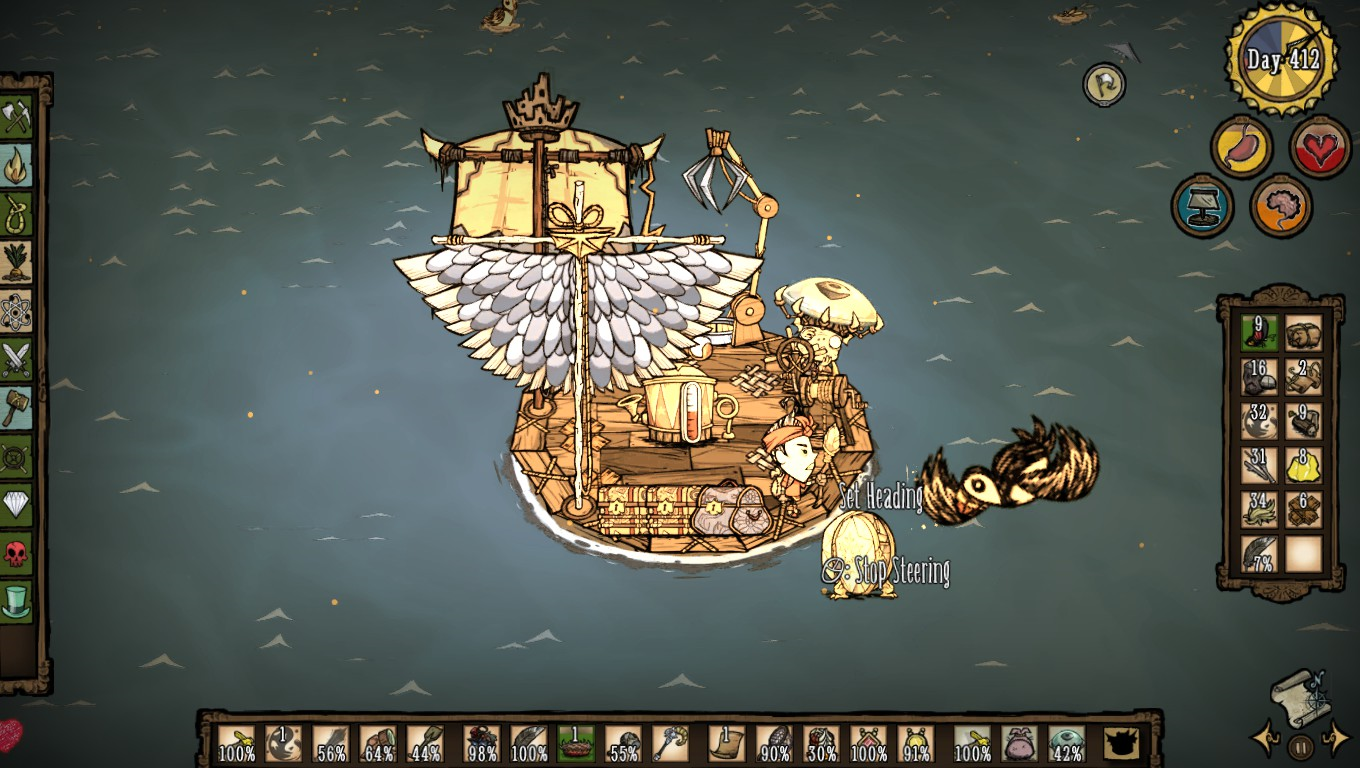Open the Science atom tab

[16, 311]
